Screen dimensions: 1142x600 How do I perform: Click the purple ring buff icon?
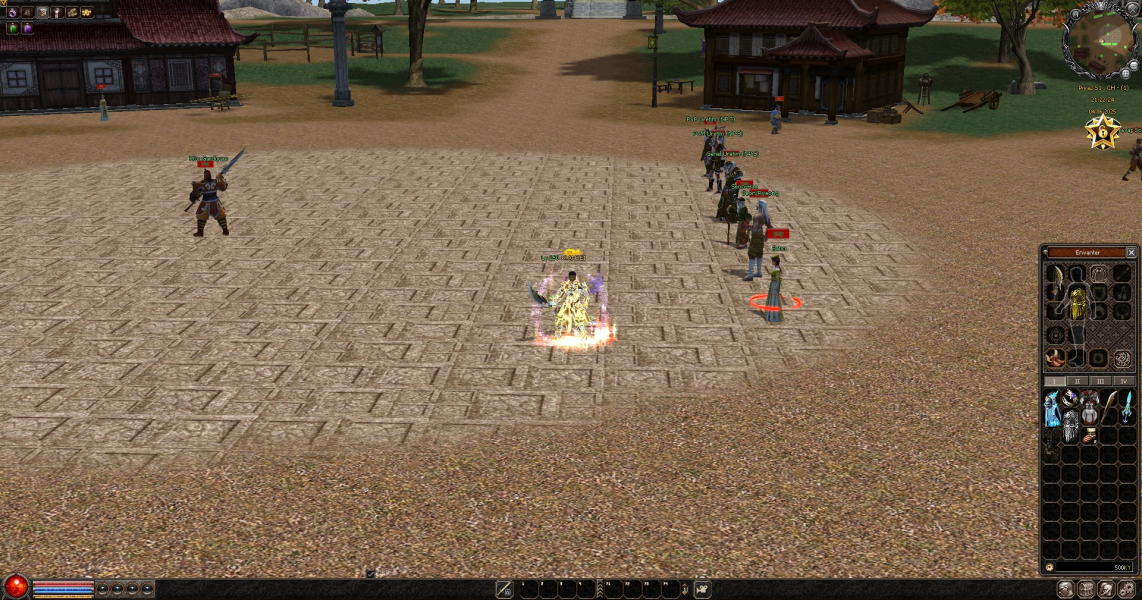12,12
